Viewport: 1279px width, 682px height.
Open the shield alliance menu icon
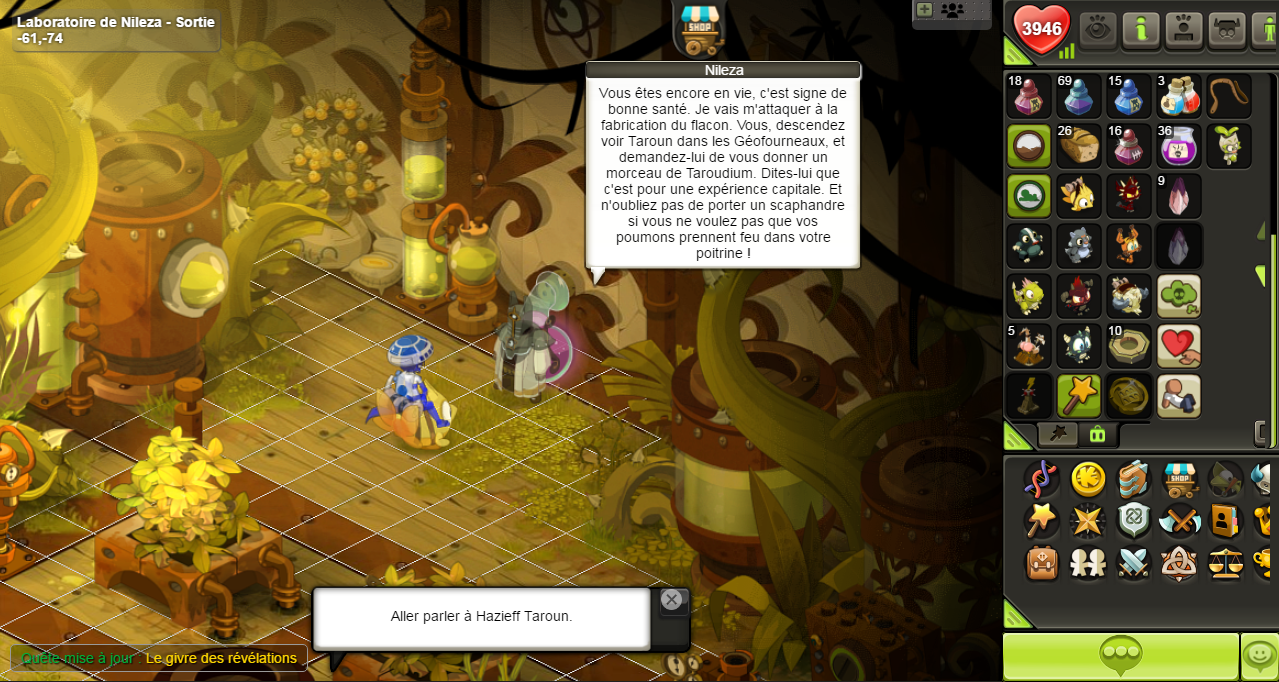[x=1134, y=521]
